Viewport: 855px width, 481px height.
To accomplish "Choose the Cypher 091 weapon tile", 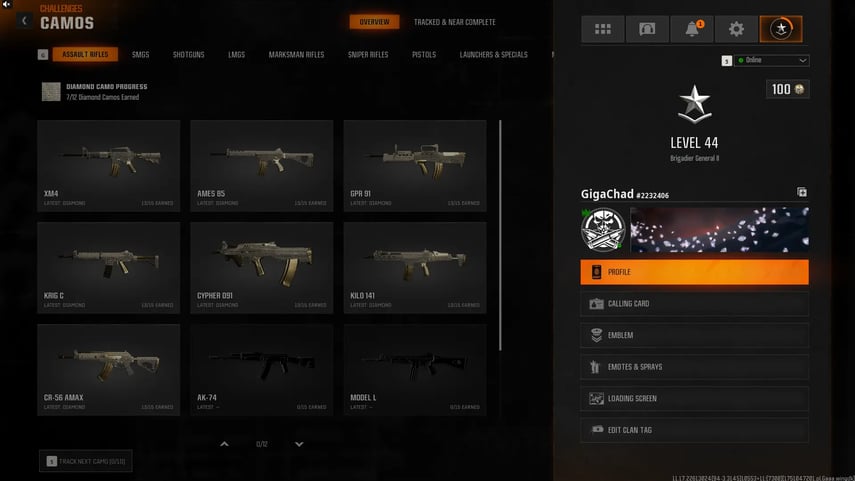I will [262, 267].
